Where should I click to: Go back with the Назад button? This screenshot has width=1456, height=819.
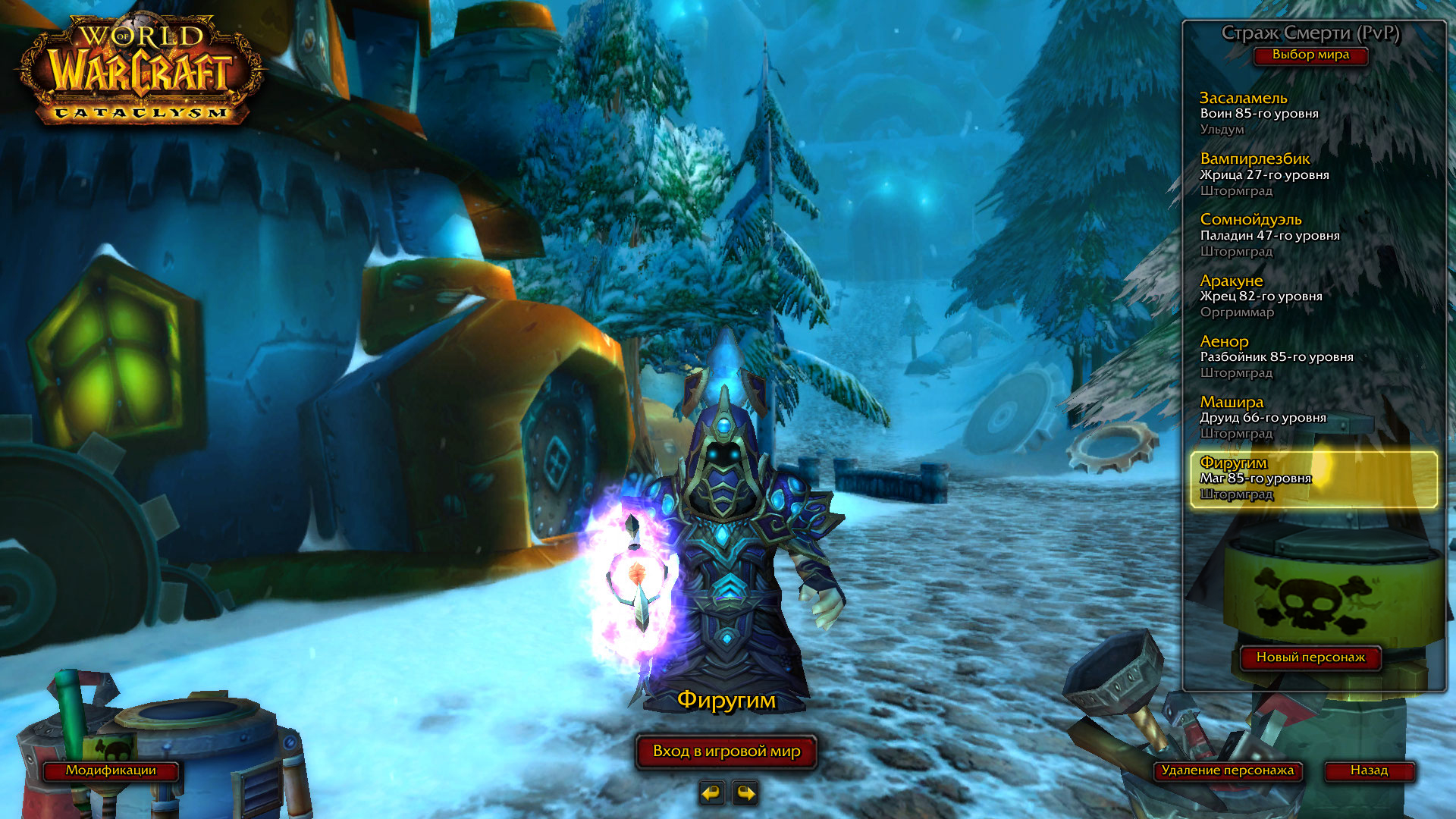(1369, 770)
